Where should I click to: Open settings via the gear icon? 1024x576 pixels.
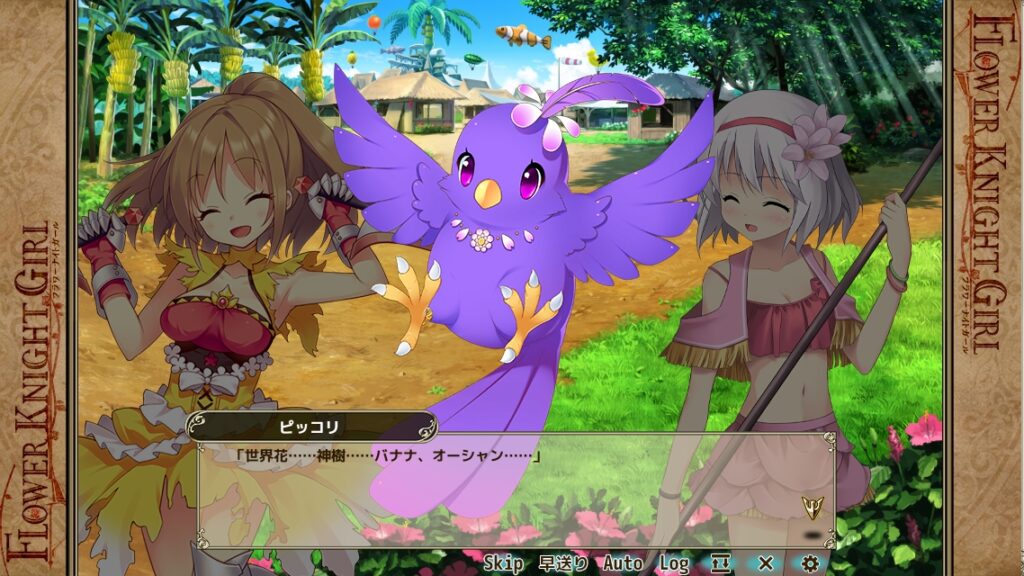[x=811, y=564]
